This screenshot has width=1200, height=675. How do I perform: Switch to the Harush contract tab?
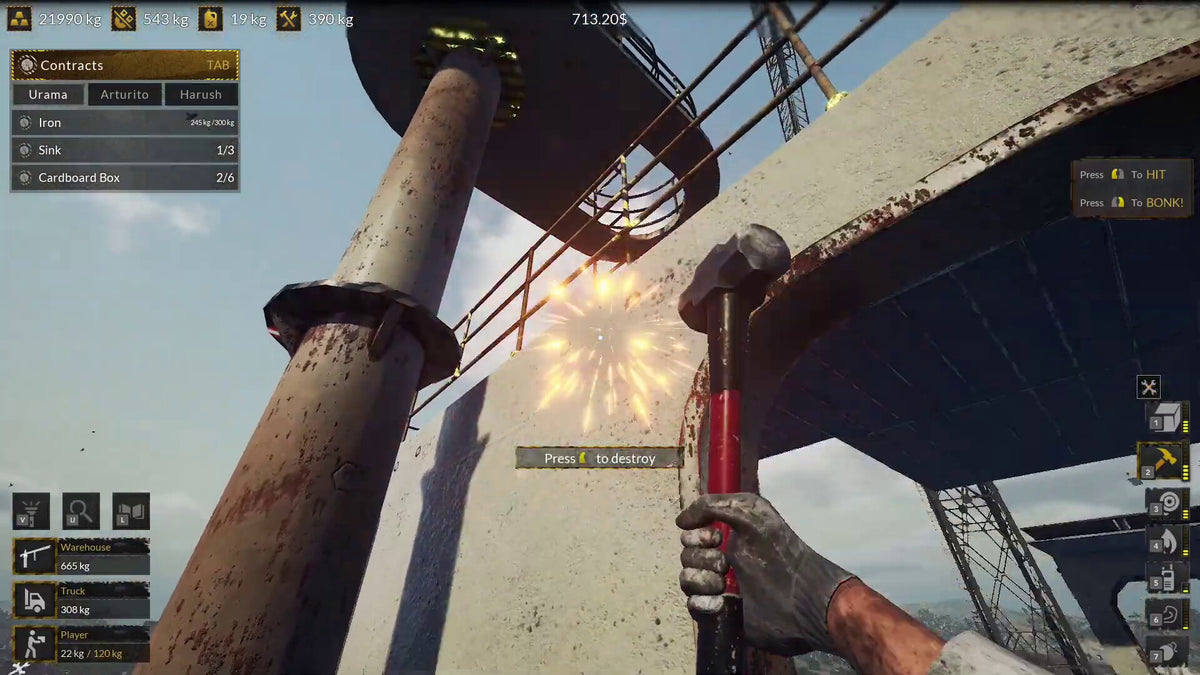(x=201, y=95)
